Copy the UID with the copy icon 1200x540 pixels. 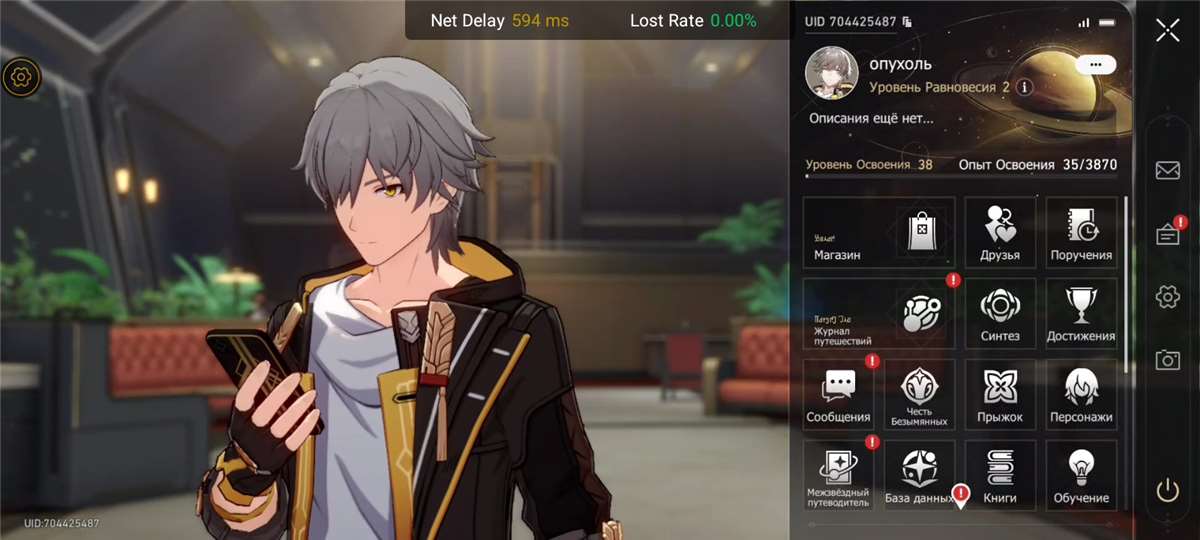(907, 21)
